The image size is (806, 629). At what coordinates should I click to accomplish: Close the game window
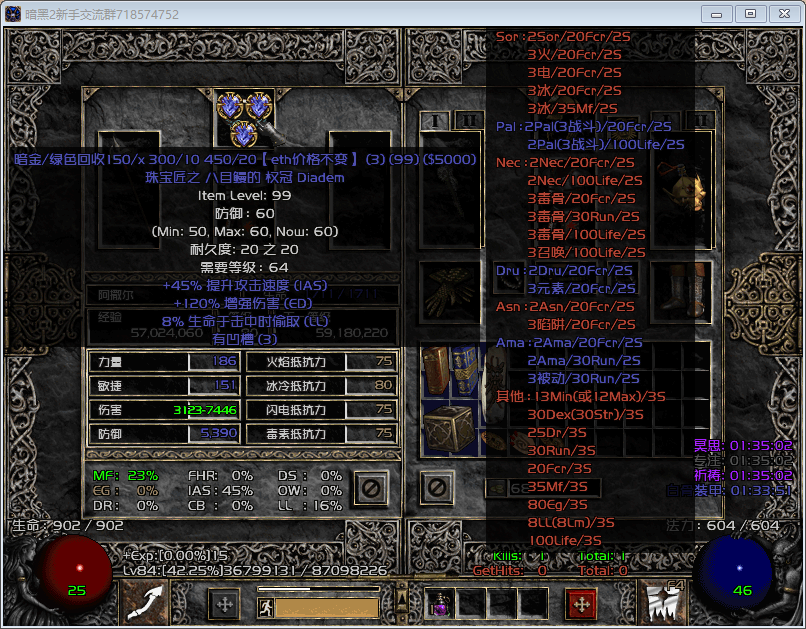778,14
